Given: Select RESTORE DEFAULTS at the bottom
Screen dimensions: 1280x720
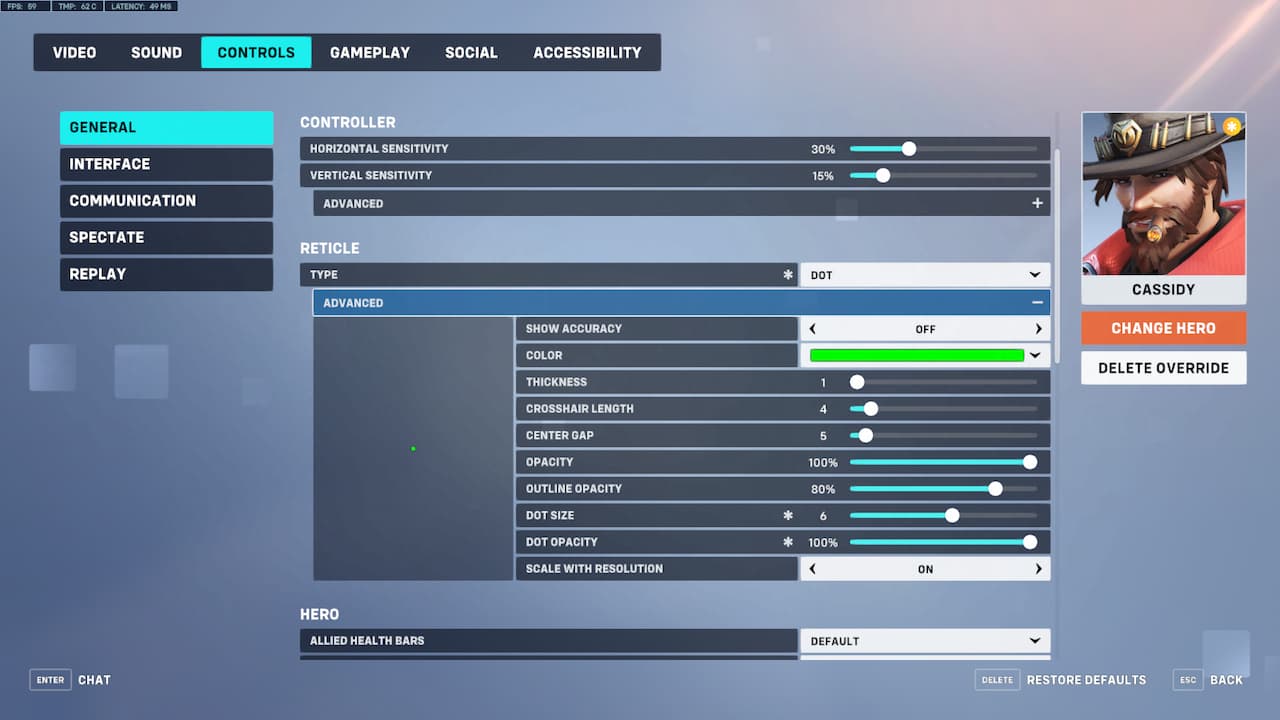Looking at the screenshot, I should (x=1086, y=679).
